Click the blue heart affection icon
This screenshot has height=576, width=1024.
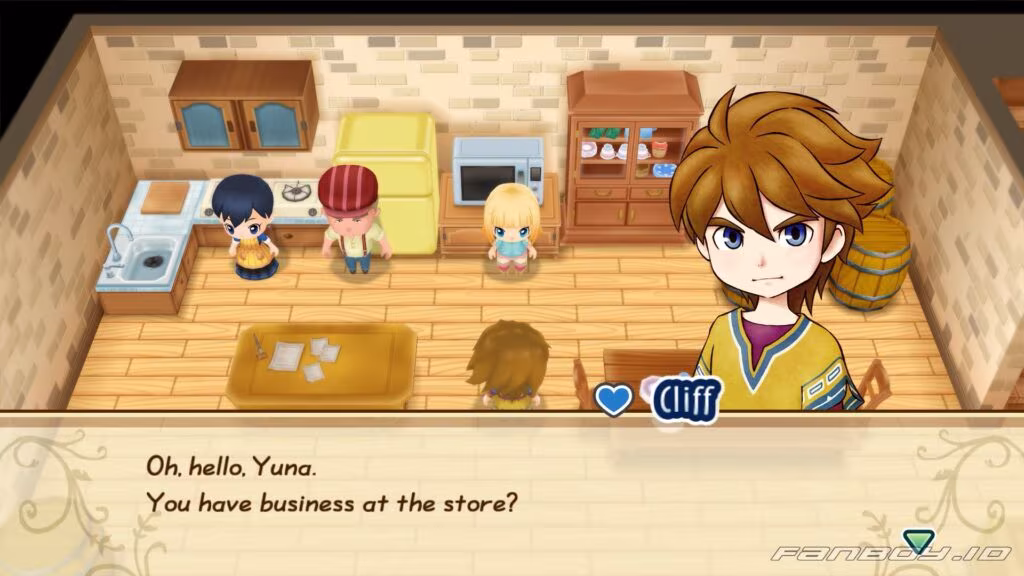pos(612,400)
